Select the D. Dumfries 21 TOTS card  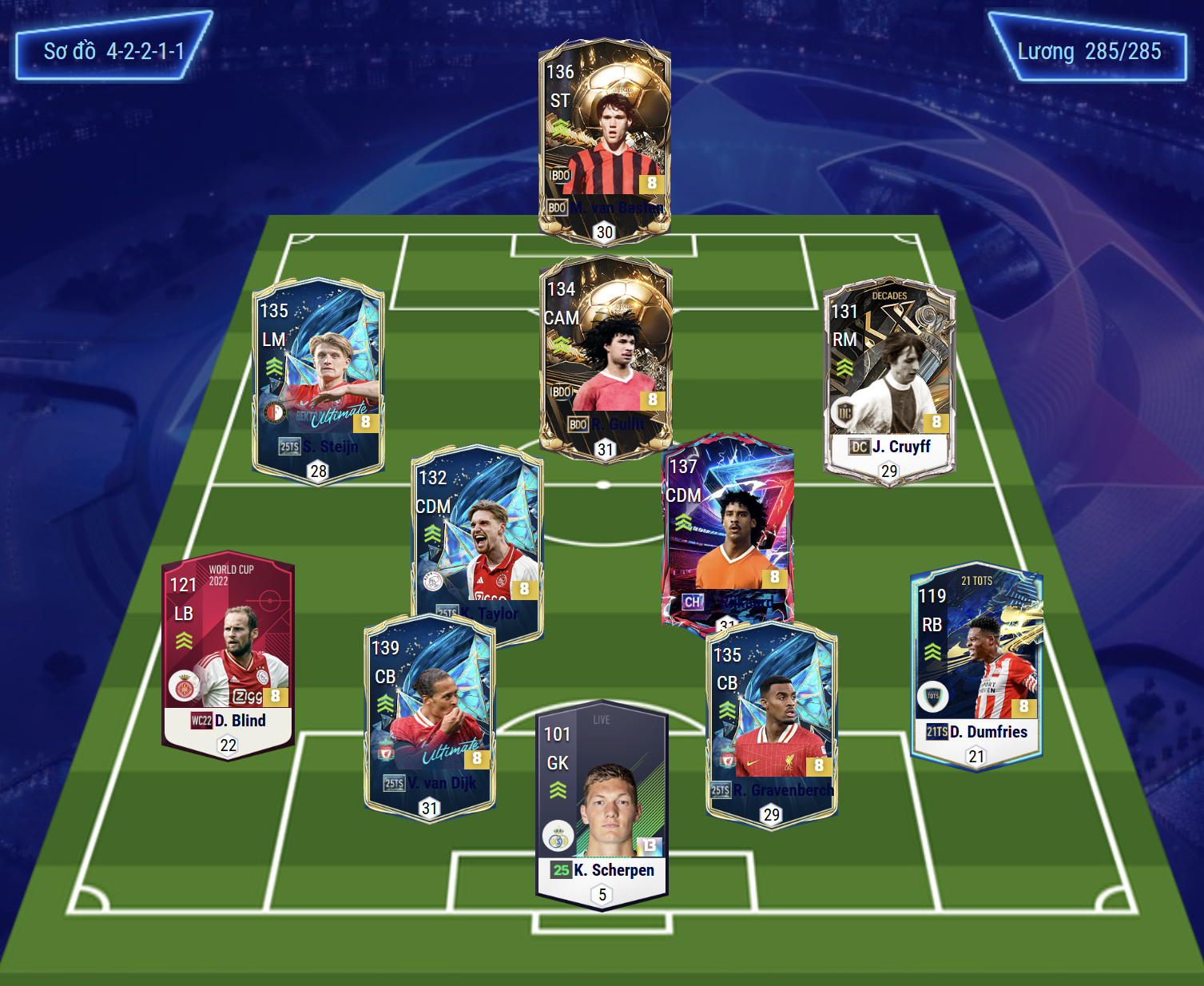(x=976, y=667)
